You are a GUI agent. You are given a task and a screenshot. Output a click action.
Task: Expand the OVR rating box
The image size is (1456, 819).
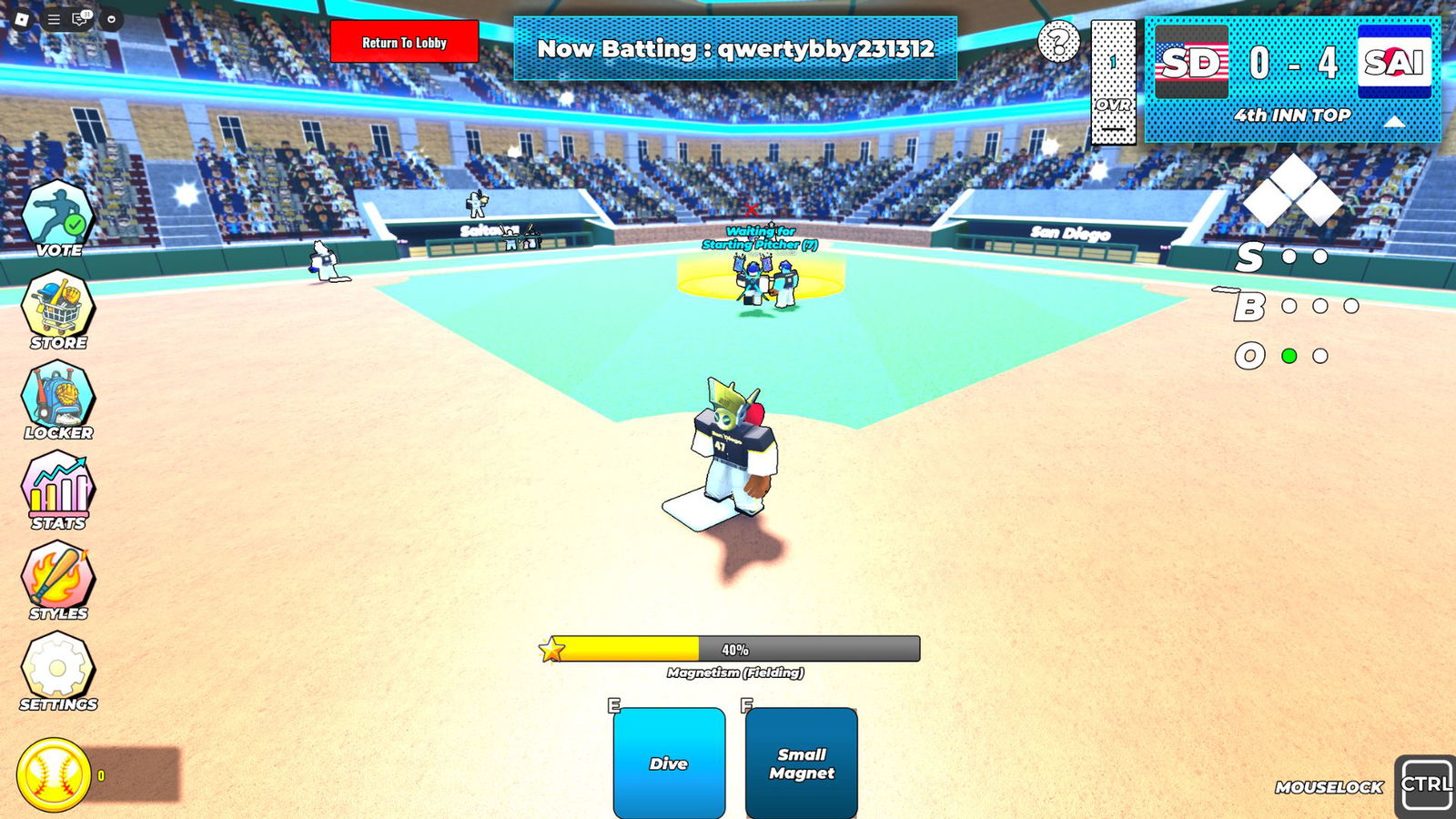[x=1112, y=82]
